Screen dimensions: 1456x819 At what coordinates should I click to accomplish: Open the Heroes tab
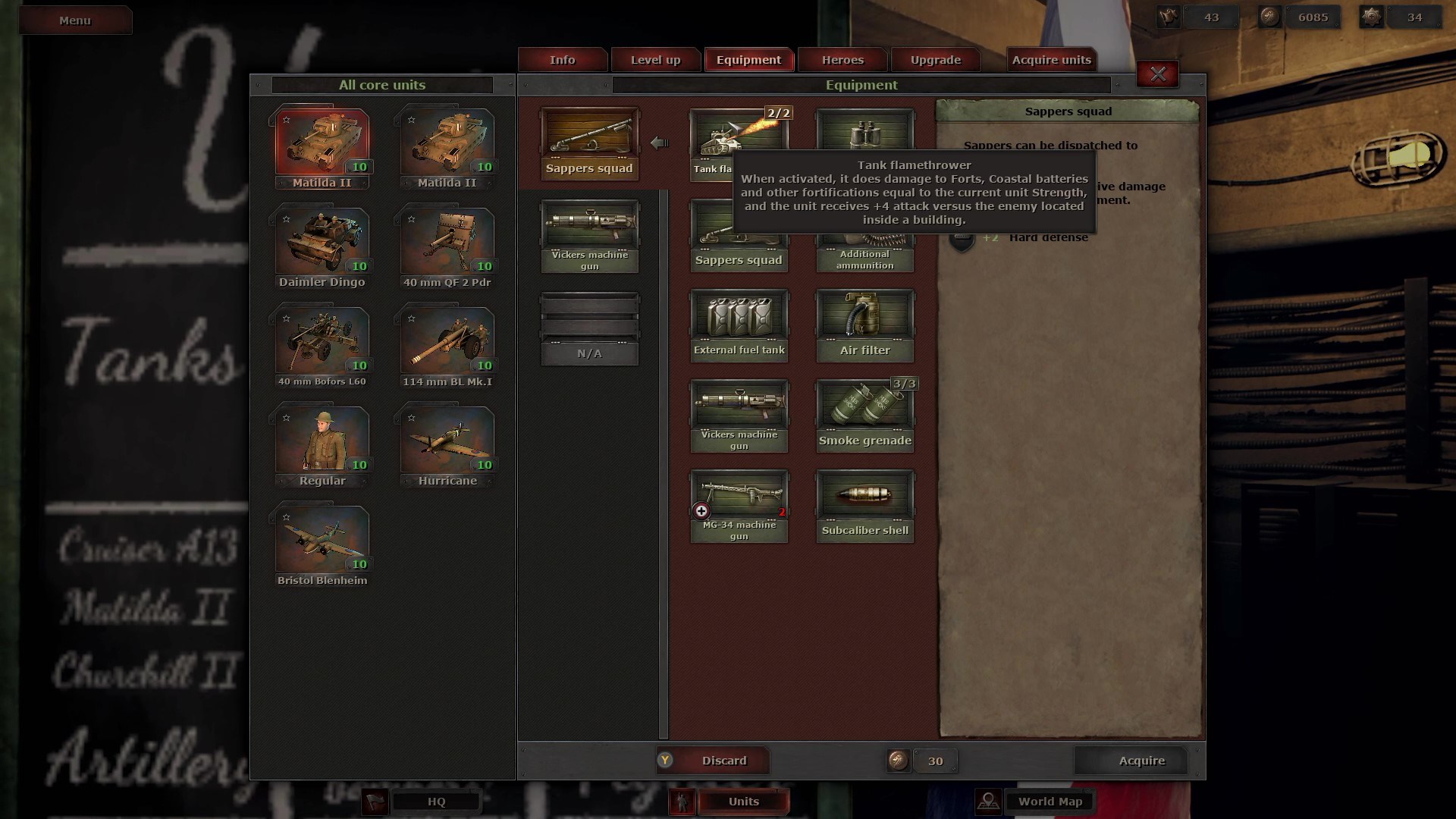coord(843,60)
